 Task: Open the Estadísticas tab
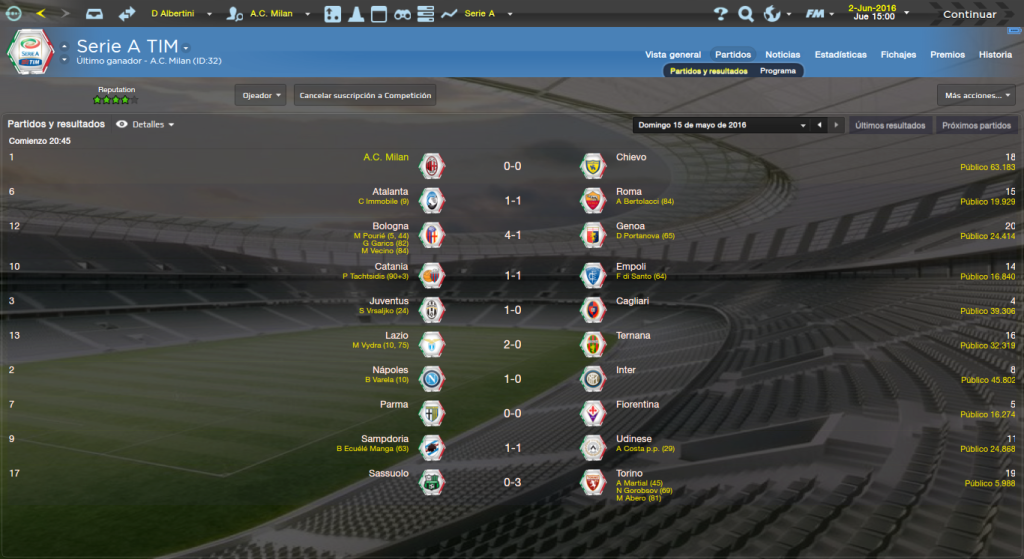pyautogui.click(x=841, y=55)
